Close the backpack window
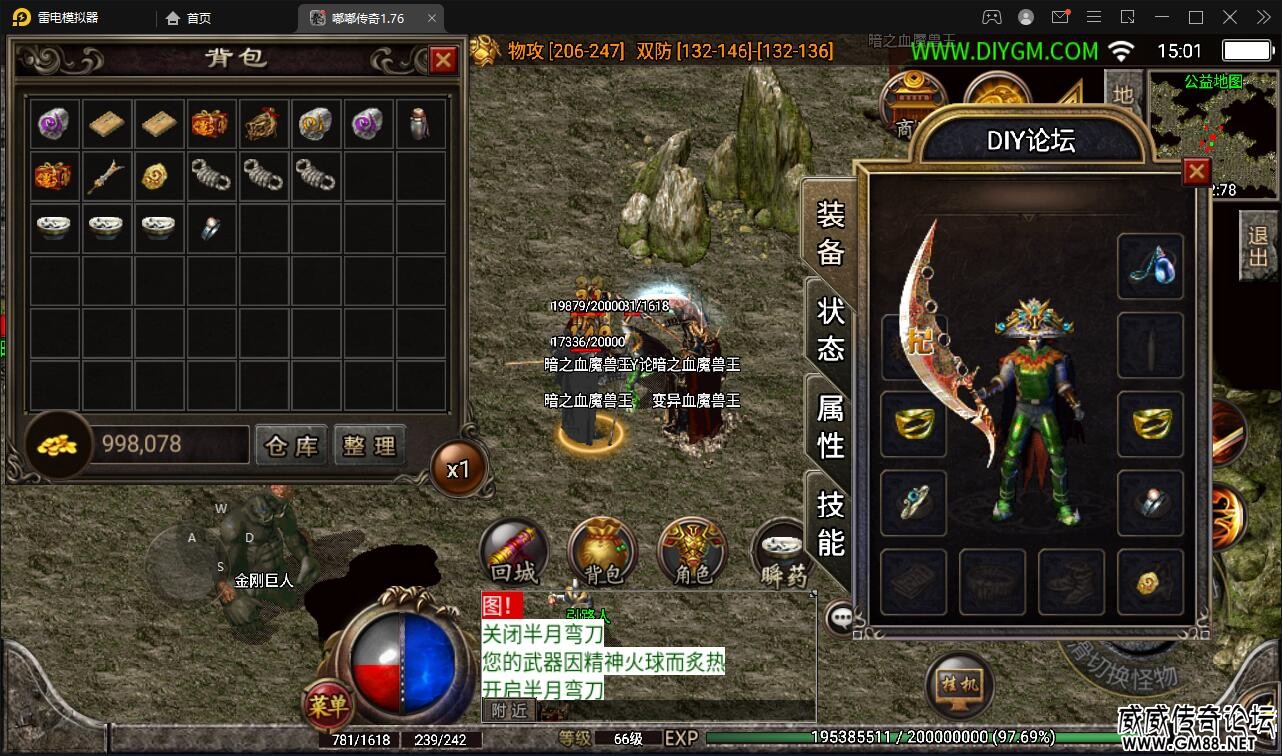This screenshot has width=1282, height=756. click(443, 61)
